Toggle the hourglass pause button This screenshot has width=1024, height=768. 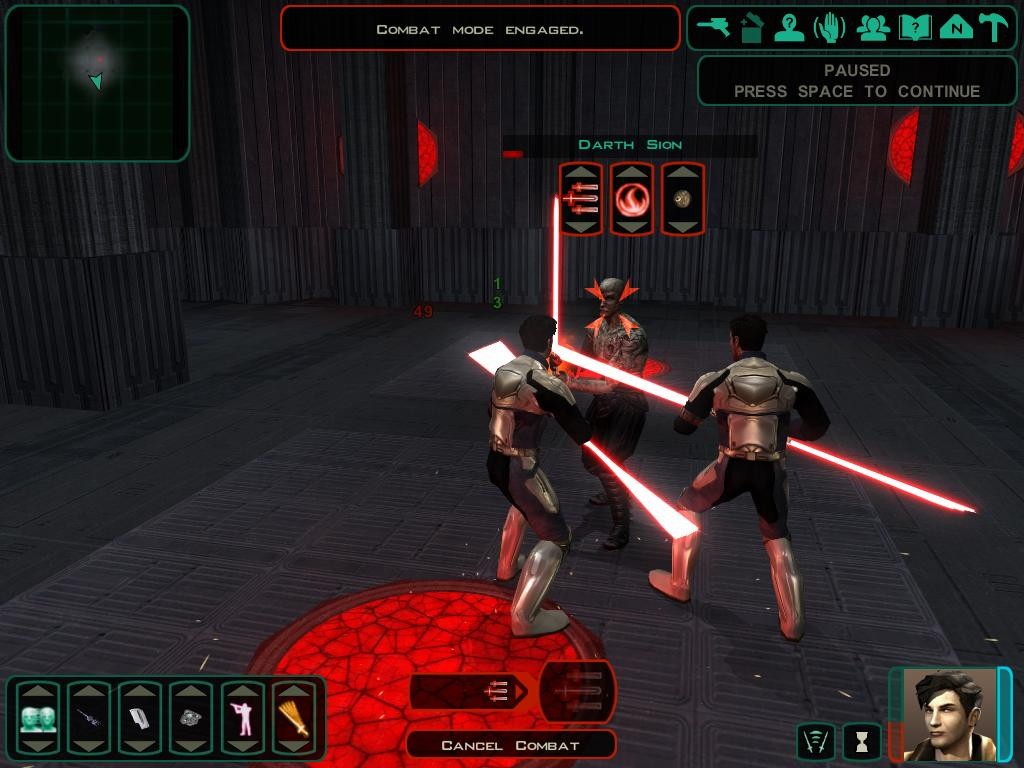861,741
